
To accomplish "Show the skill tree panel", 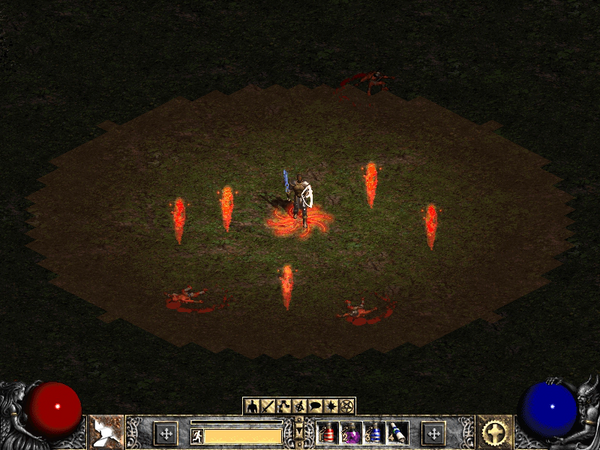I will click(x=282, y=406).
